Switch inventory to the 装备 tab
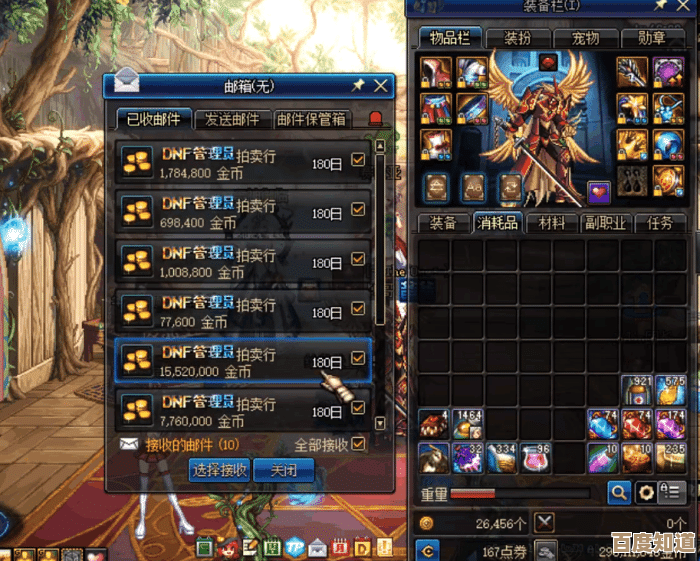The image size is (700, 561). [443, 223]
